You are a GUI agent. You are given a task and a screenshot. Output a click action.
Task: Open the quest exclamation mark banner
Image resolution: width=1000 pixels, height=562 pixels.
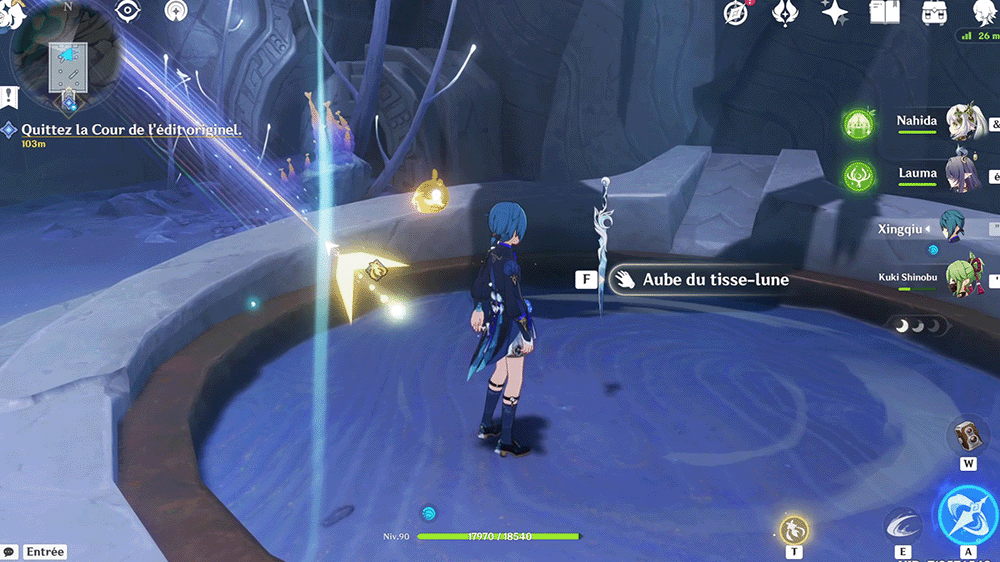click(x=9, y=97)
